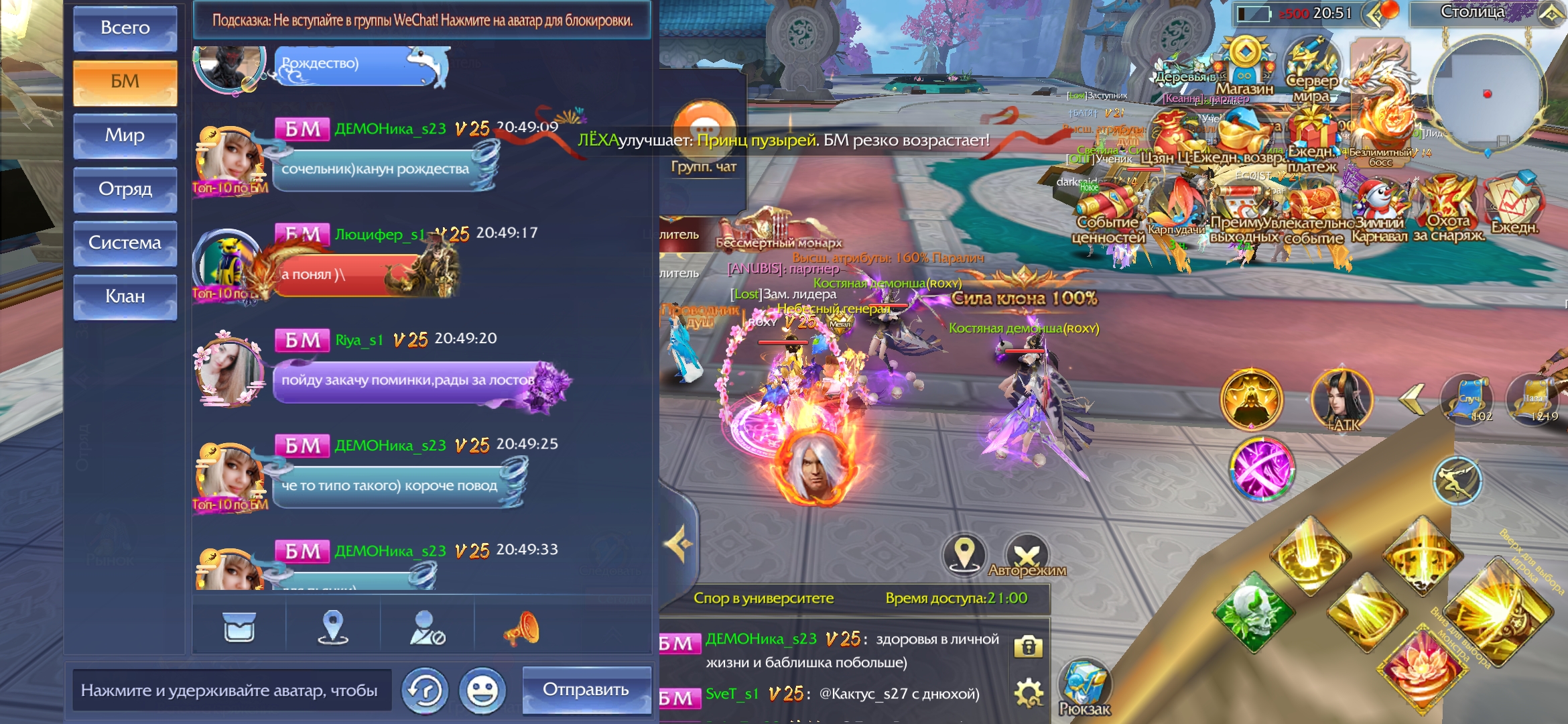Image resolution: width=1568 pixels, height=724 pixels.
Task: Open the Клан chat tab
Action: pyautogui.click(x=125, y=296)
